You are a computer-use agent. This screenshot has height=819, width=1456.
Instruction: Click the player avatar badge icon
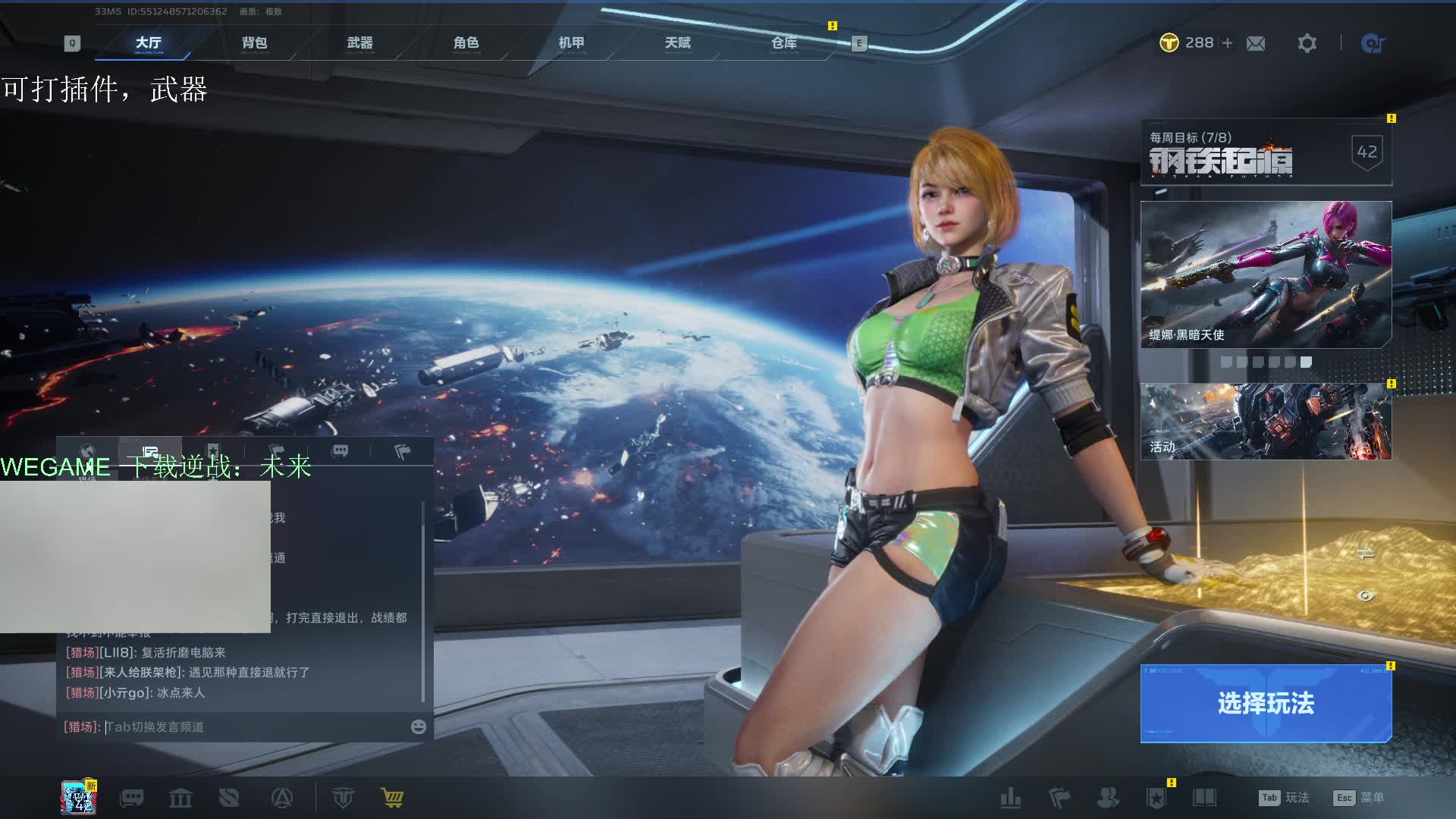coord(79,798)
